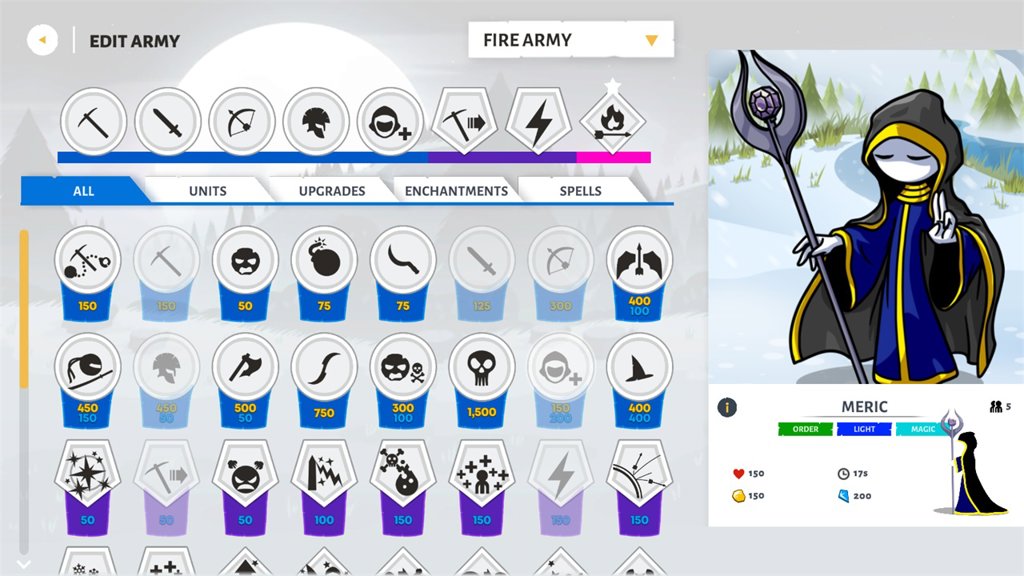Screen dimensions: 1024x576
Task: Choose the skull unit costing 1,500
Action: (482, 370)
